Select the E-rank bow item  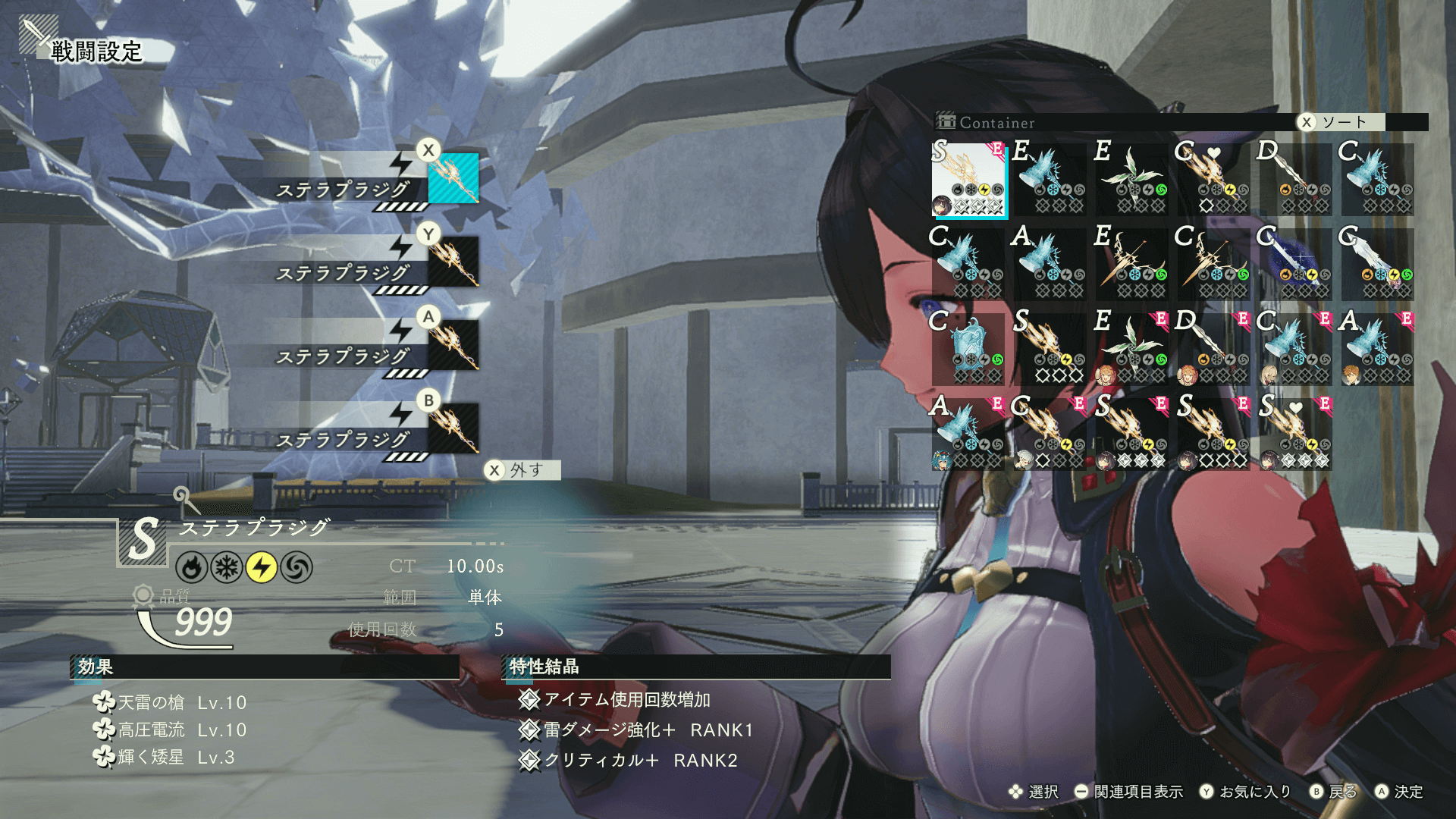pos(1131,264)
